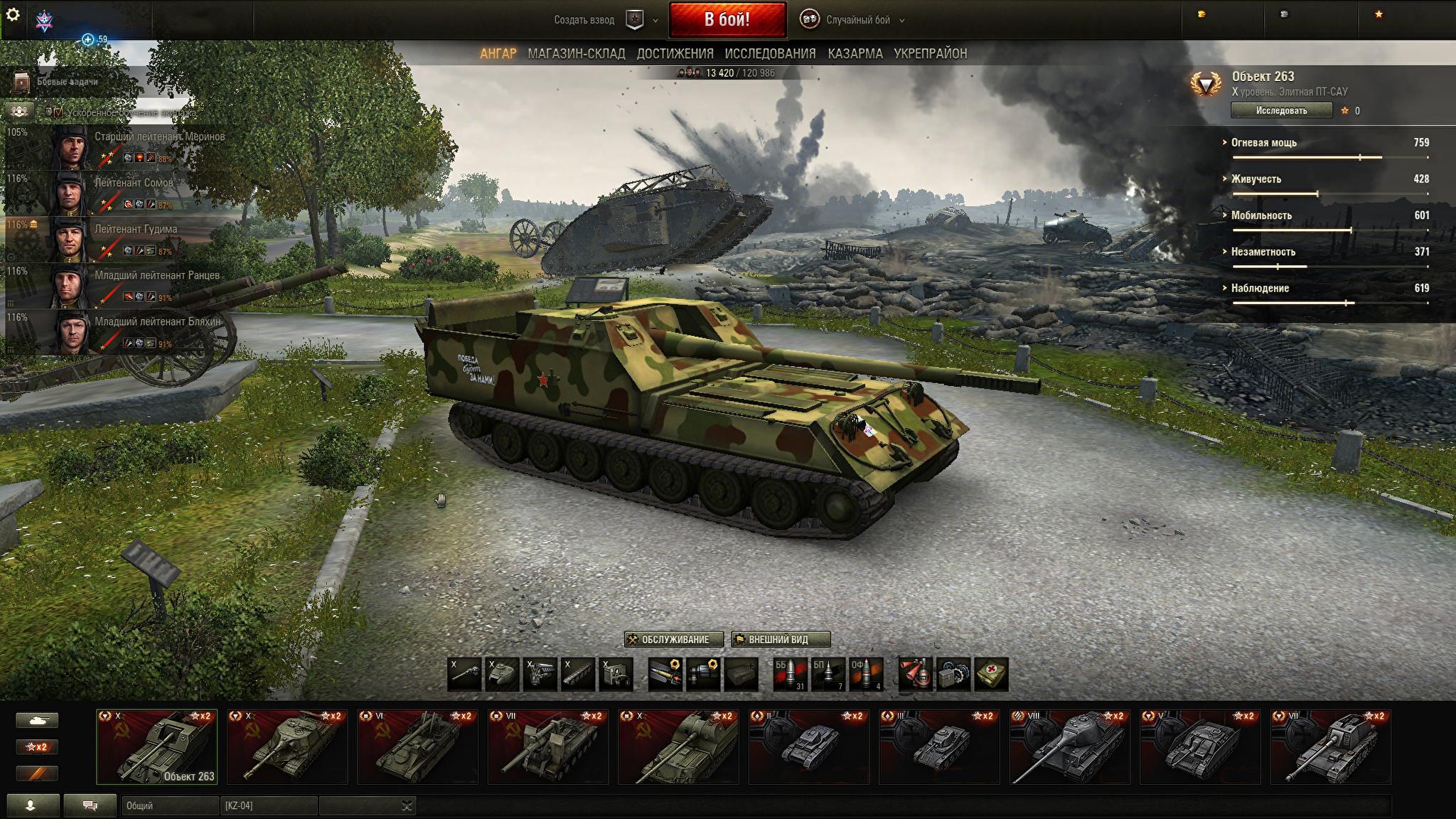
Task: Select the «Казарма» tab
Action: tap(855, 53)
